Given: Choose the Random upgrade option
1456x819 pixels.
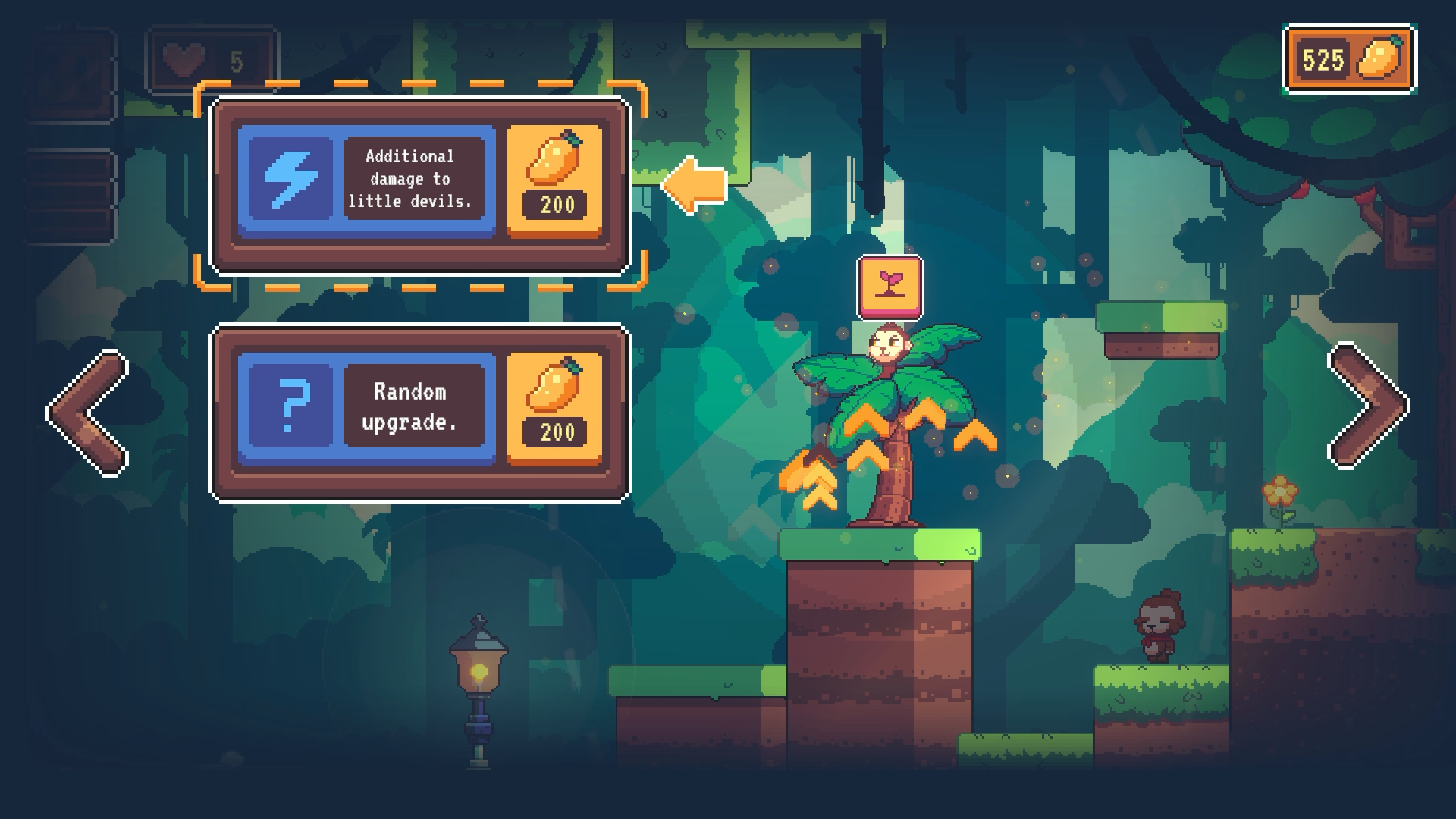Looking at the screenshot, I should click(410, 406).
